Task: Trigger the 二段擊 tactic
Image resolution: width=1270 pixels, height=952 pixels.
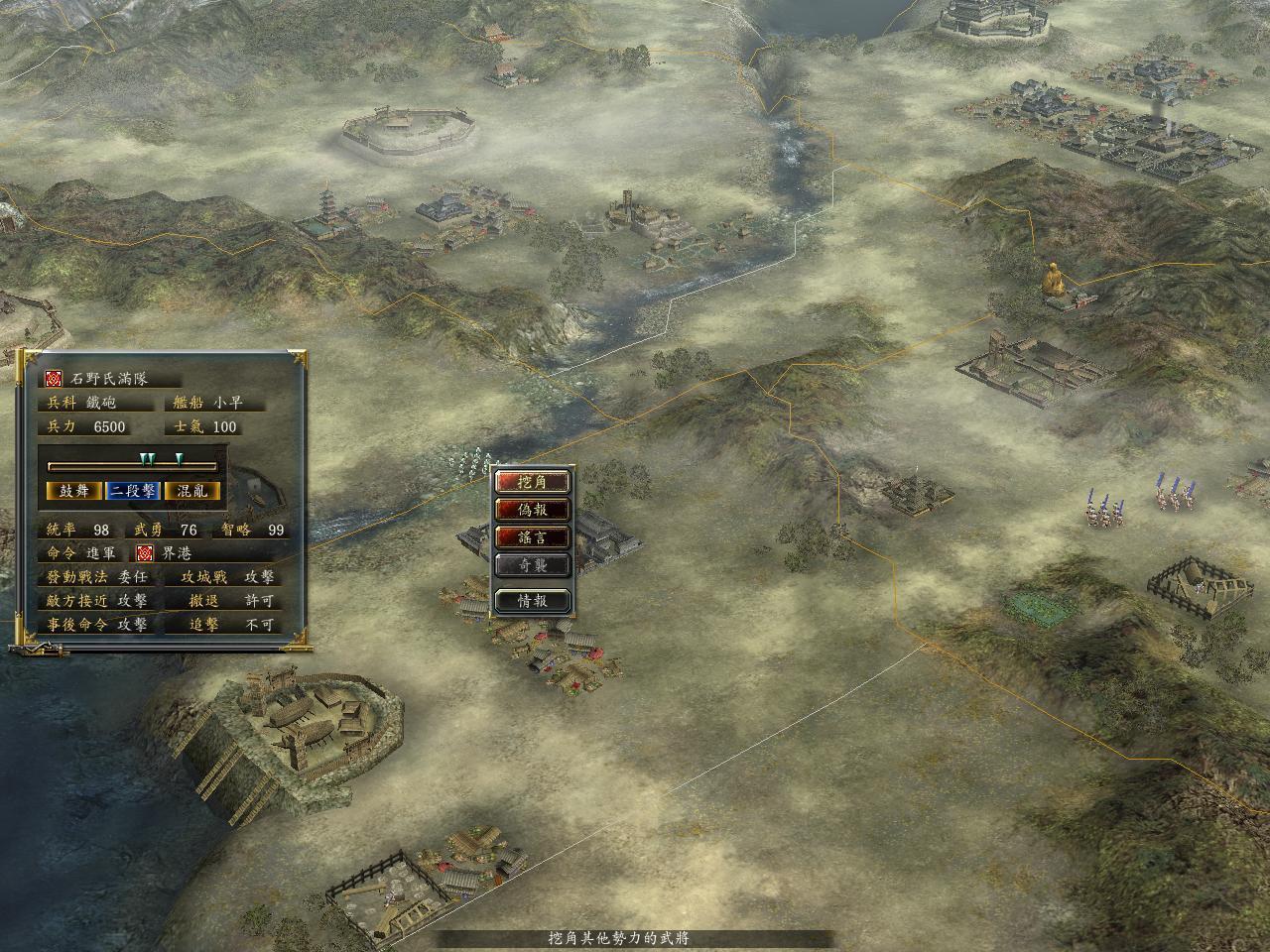Action: click(133, 491)
